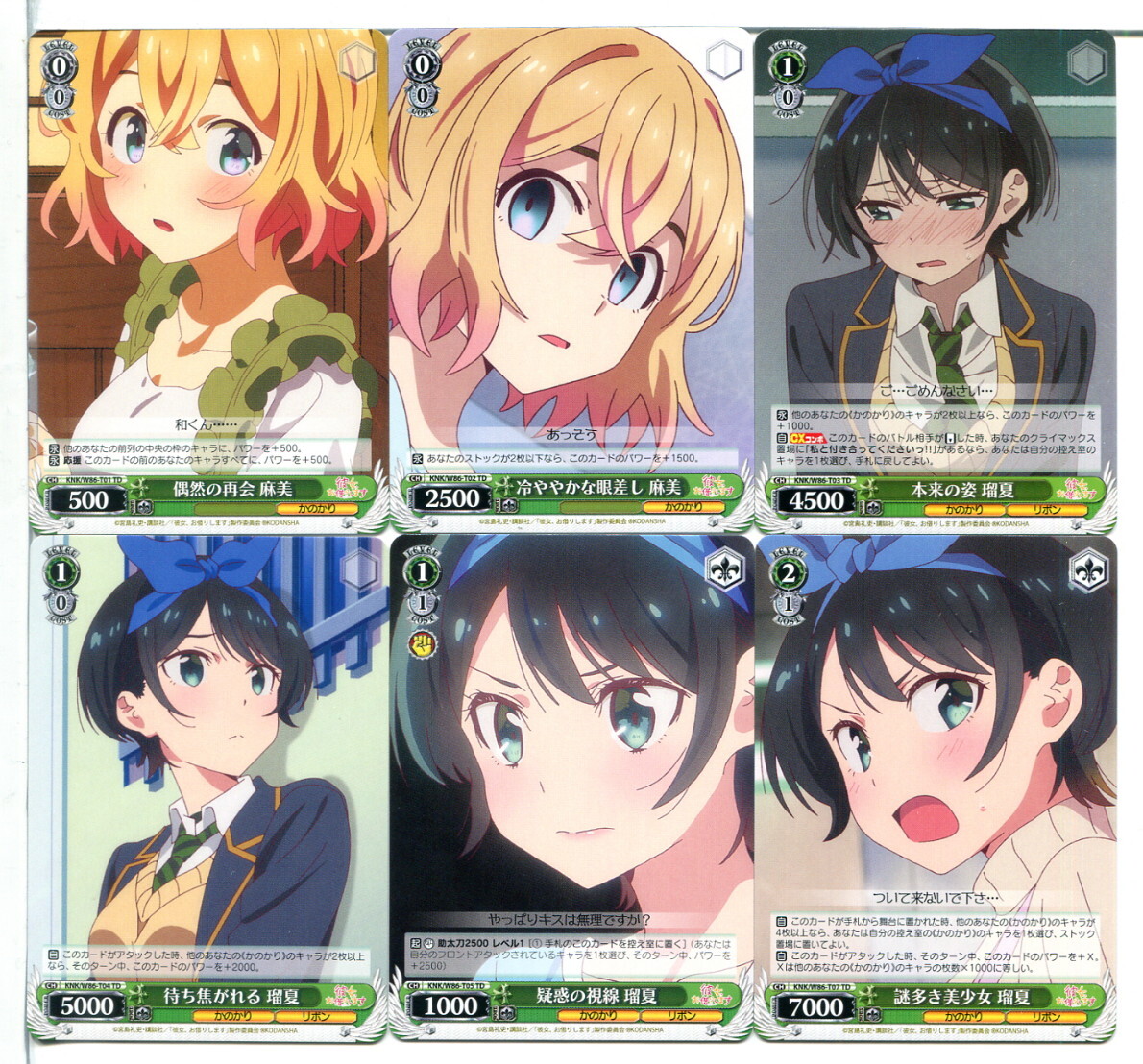Image resolution: width=1143 pixels, height=1064 pixels.
Task: Select the 5000-power Ruka card 待ち焦がれる
Action: (x=207, y=787)
